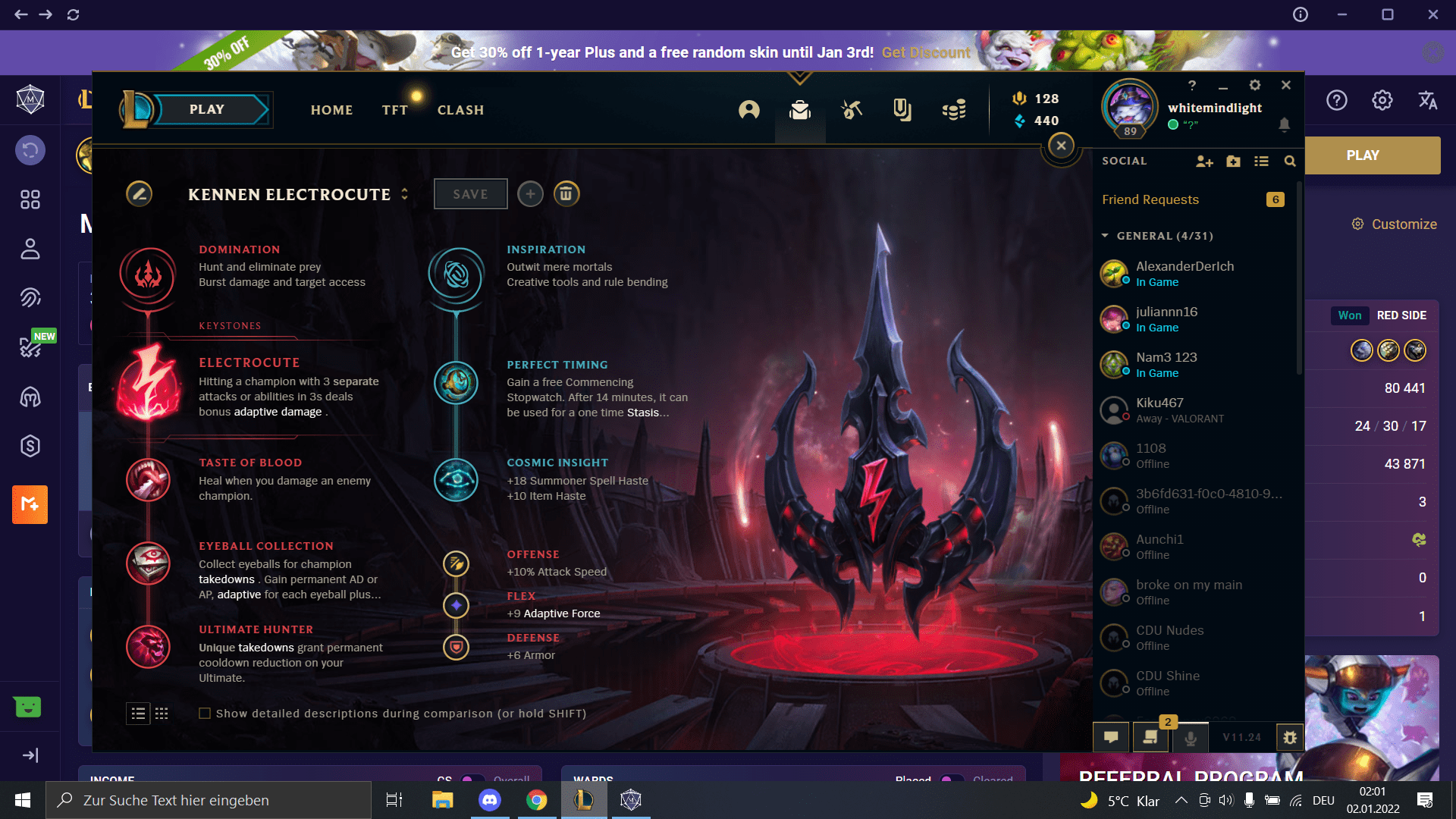Open Discord from the Windows taskbar
This screenshot has width=1456, height=819.
(489, 800)
